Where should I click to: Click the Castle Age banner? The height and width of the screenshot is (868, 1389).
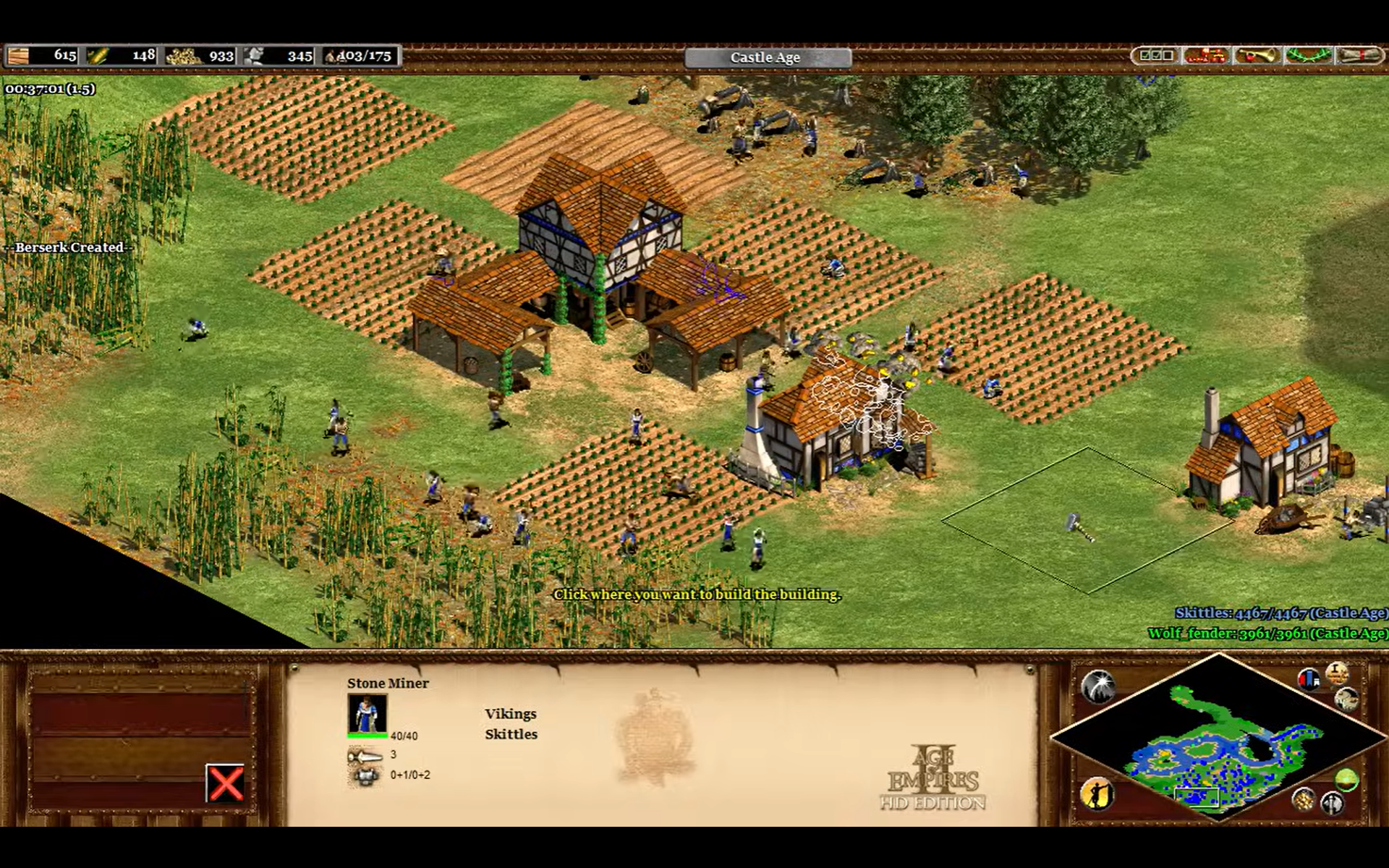(767, 57)
